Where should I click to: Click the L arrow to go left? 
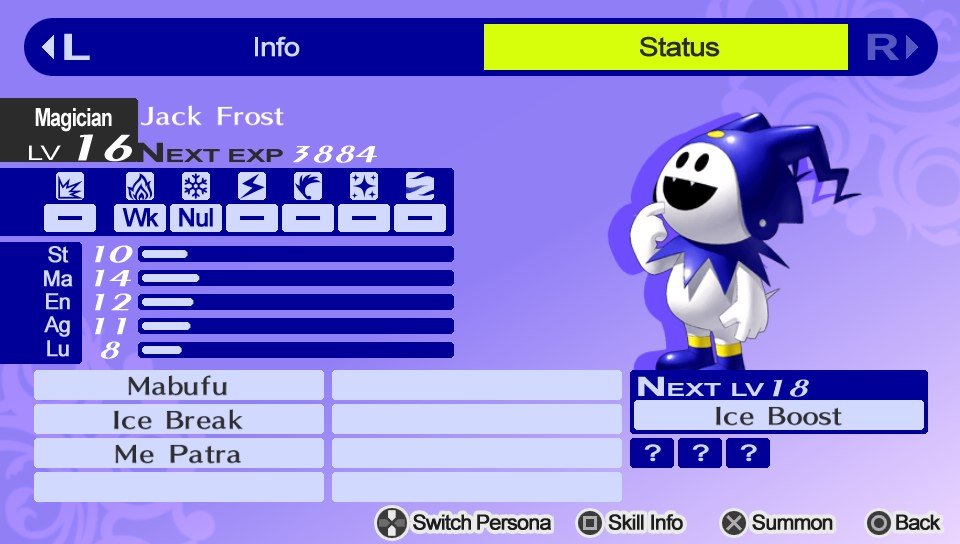tap(64, 47)
